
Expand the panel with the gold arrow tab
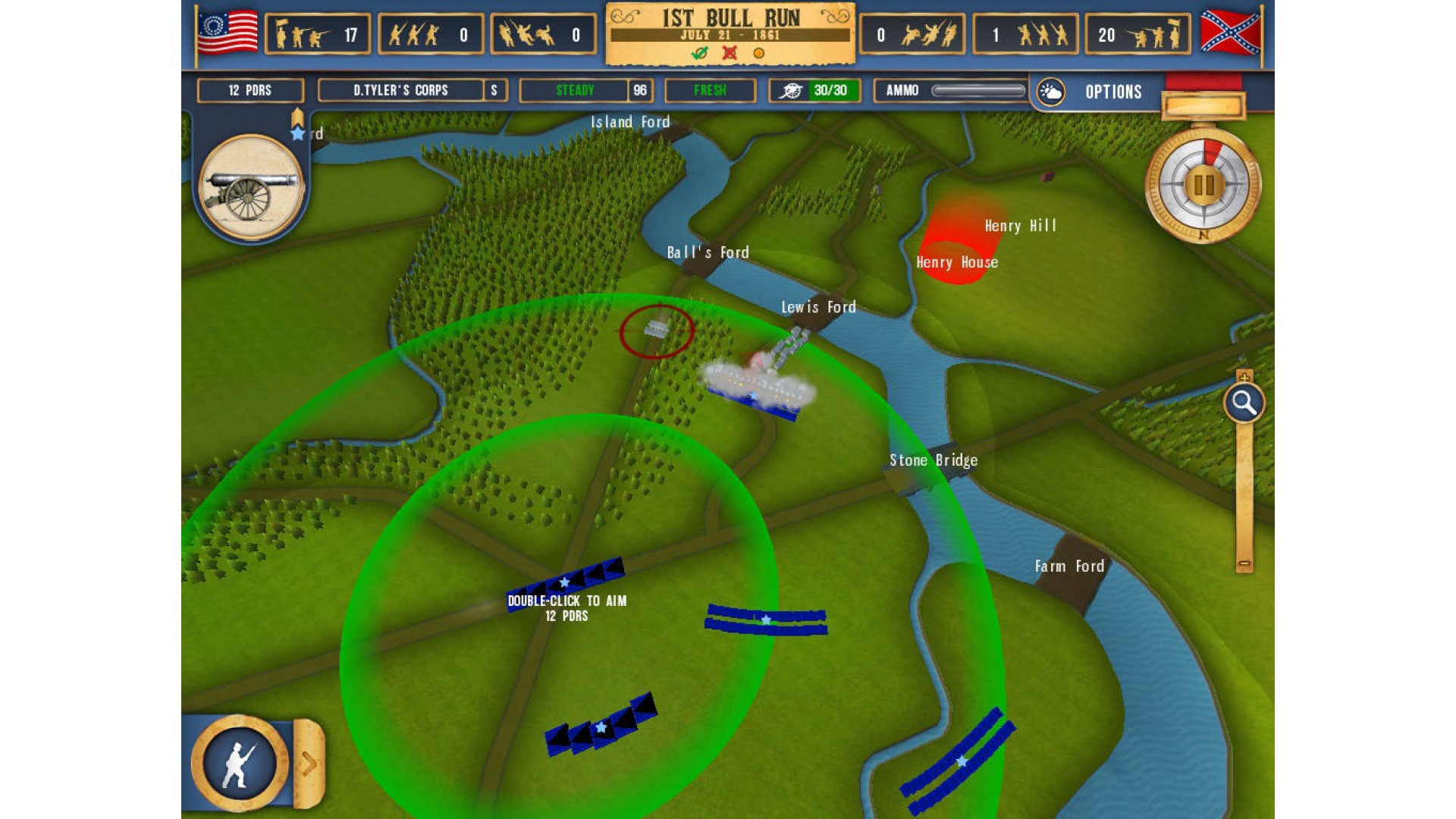[x=309, y=764]
